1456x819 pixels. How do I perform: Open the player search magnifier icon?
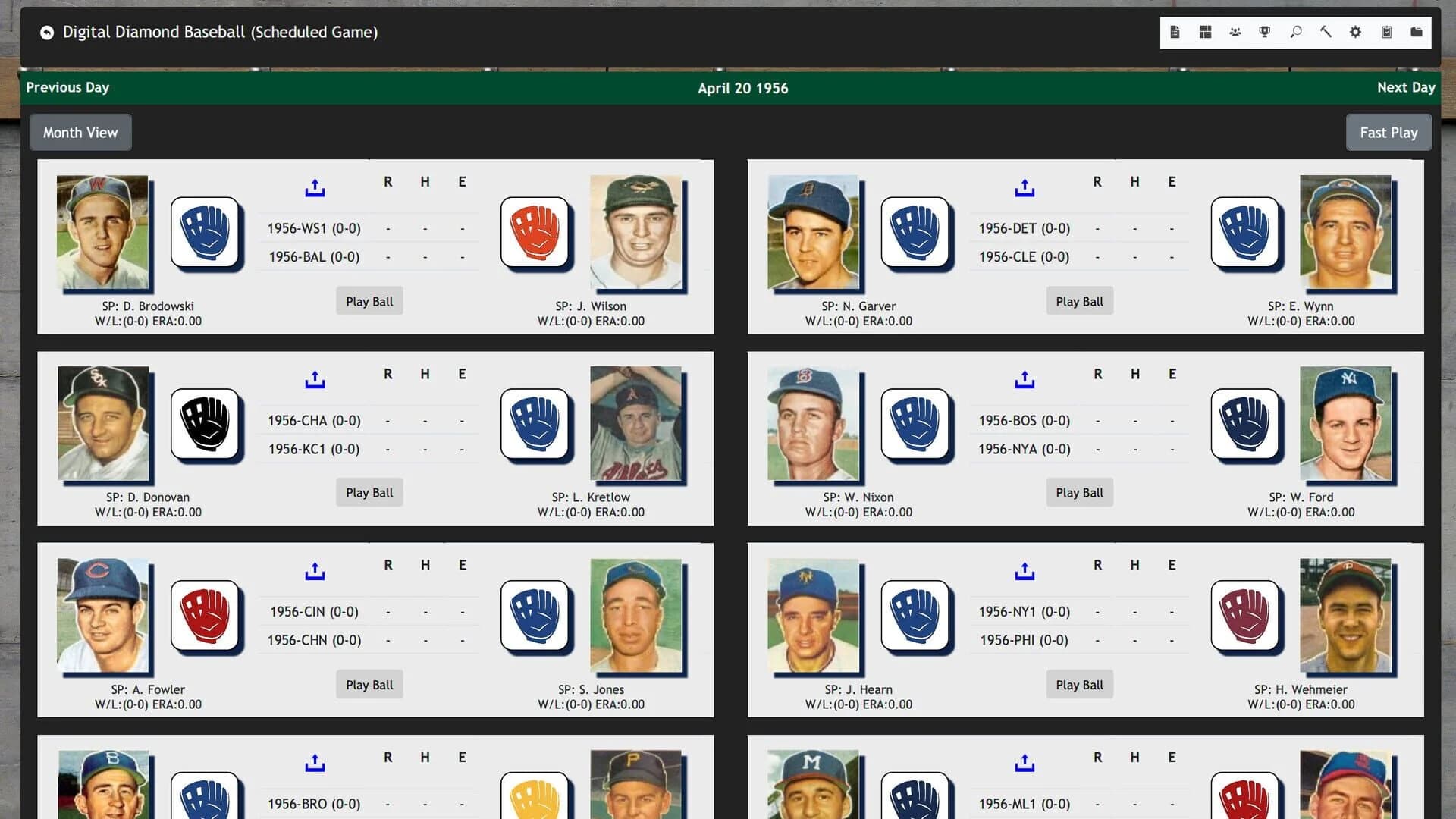tap(1295, 32)
